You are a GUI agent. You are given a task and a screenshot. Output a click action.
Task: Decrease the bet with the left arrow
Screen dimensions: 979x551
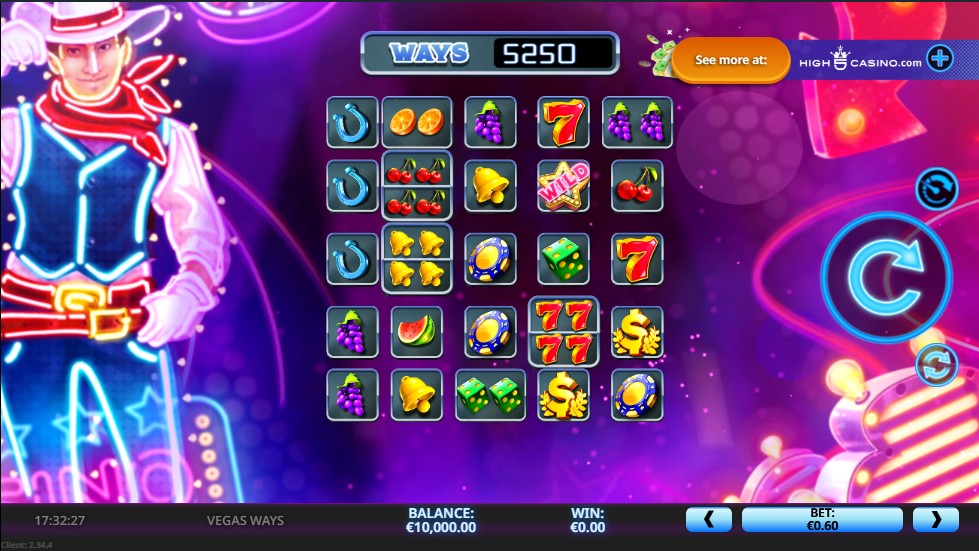[x=709, y=519]
